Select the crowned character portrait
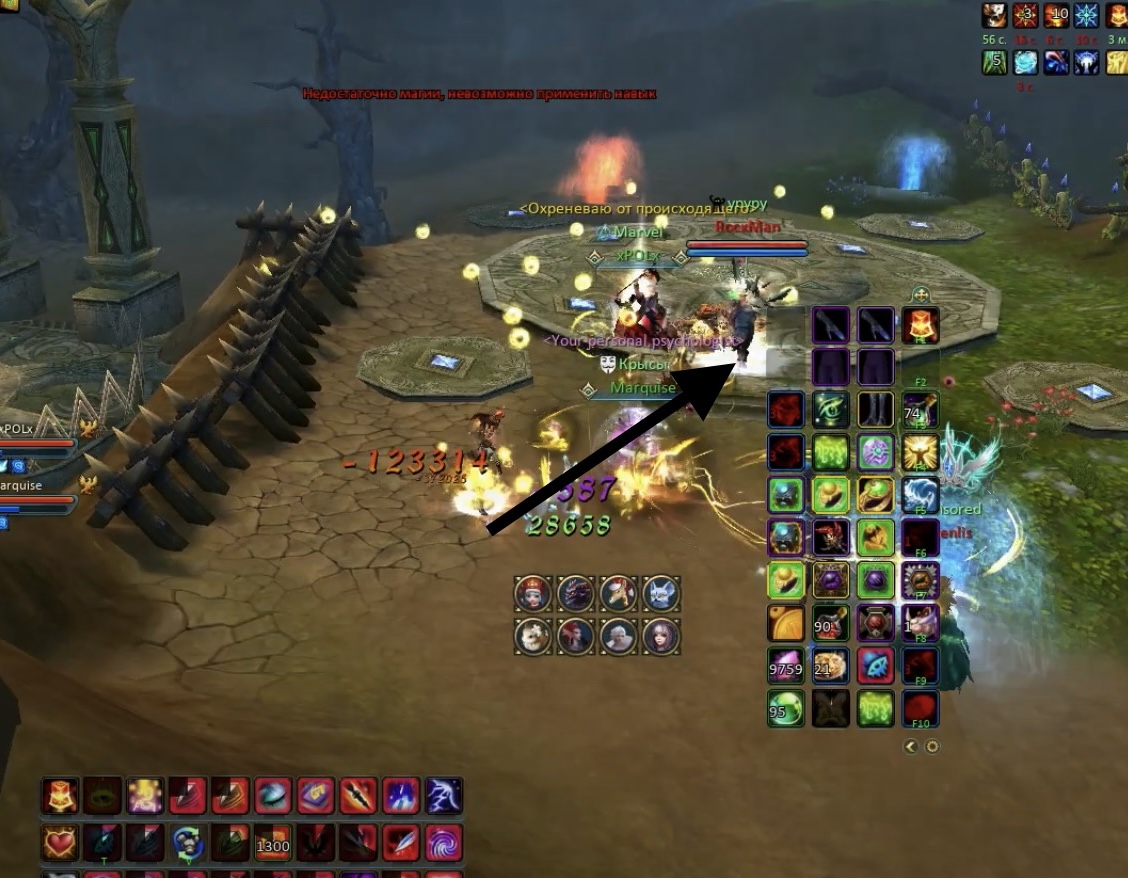The width and height of the screenshot is (1128, 878). pos(532,593)
